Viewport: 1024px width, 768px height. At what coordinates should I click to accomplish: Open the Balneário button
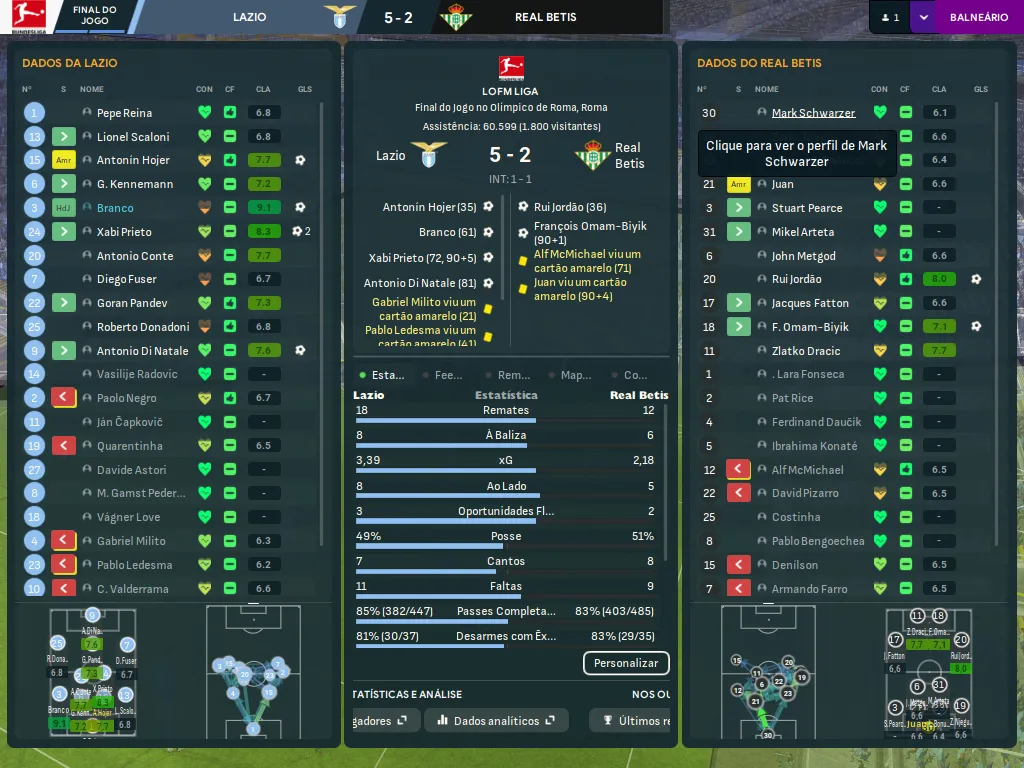978,17
